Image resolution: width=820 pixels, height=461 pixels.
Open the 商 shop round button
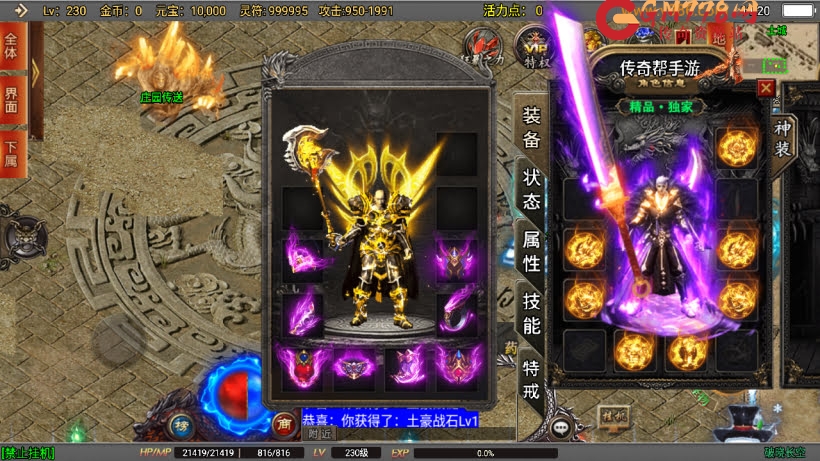click(285, 424)
